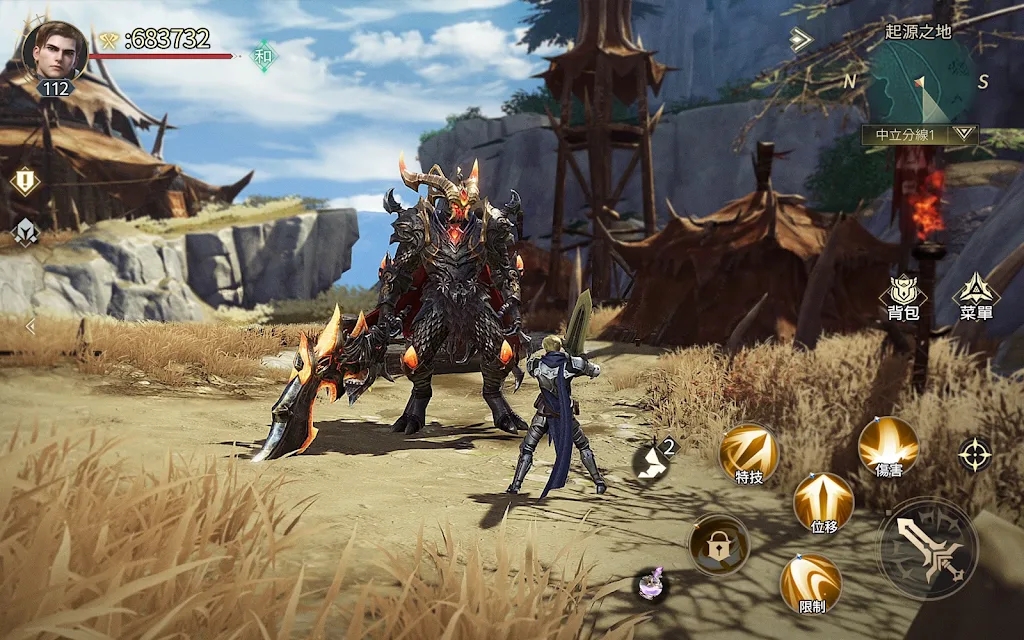Expand the 中立分線1 channel dropdown
1024x640 pixels.
click(964, 133)
